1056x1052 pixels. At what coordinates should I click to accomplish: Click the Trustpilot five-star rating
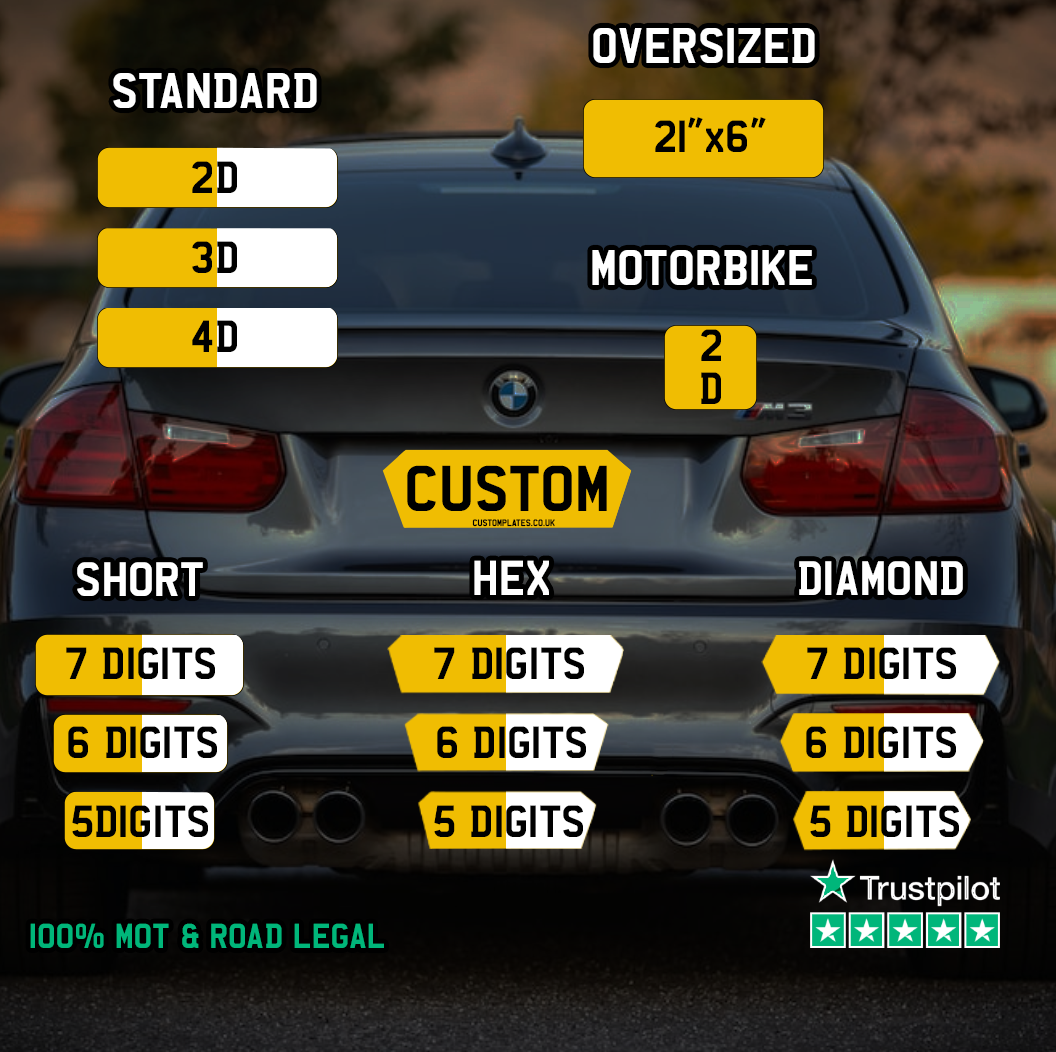(905, 931)
